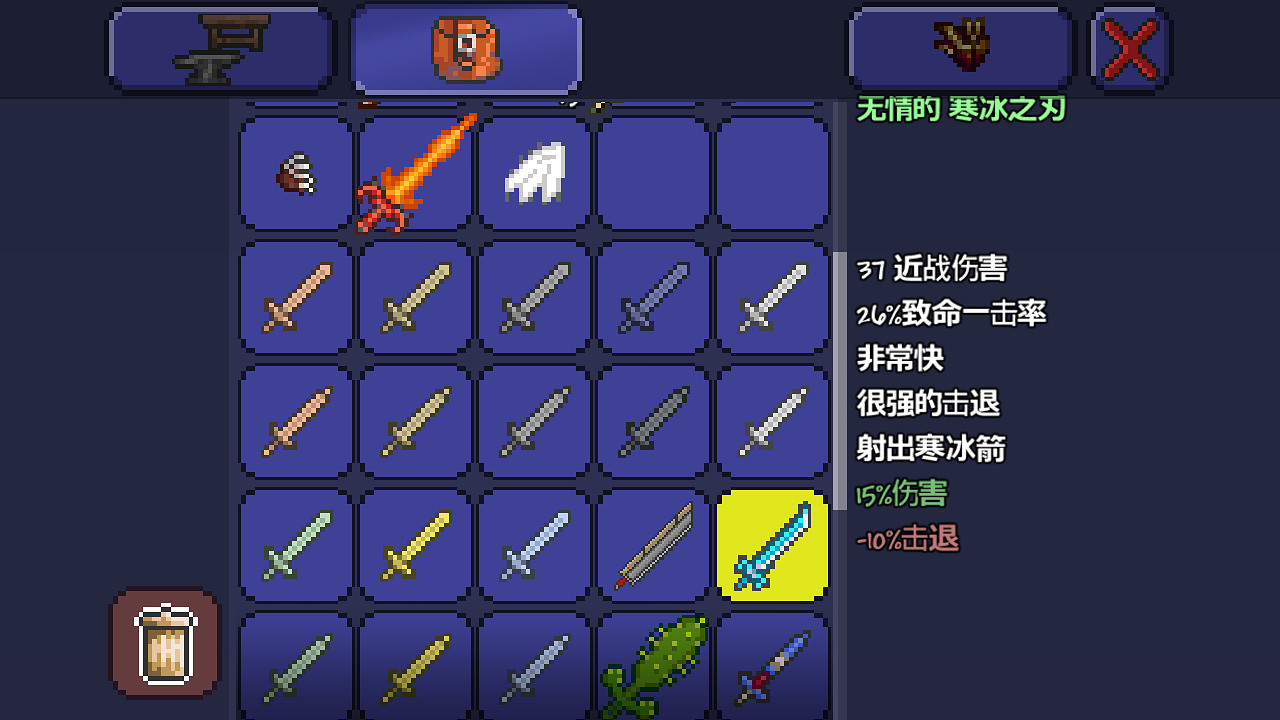Select the light blue sword next to the gold one

(x=533, y=545)
